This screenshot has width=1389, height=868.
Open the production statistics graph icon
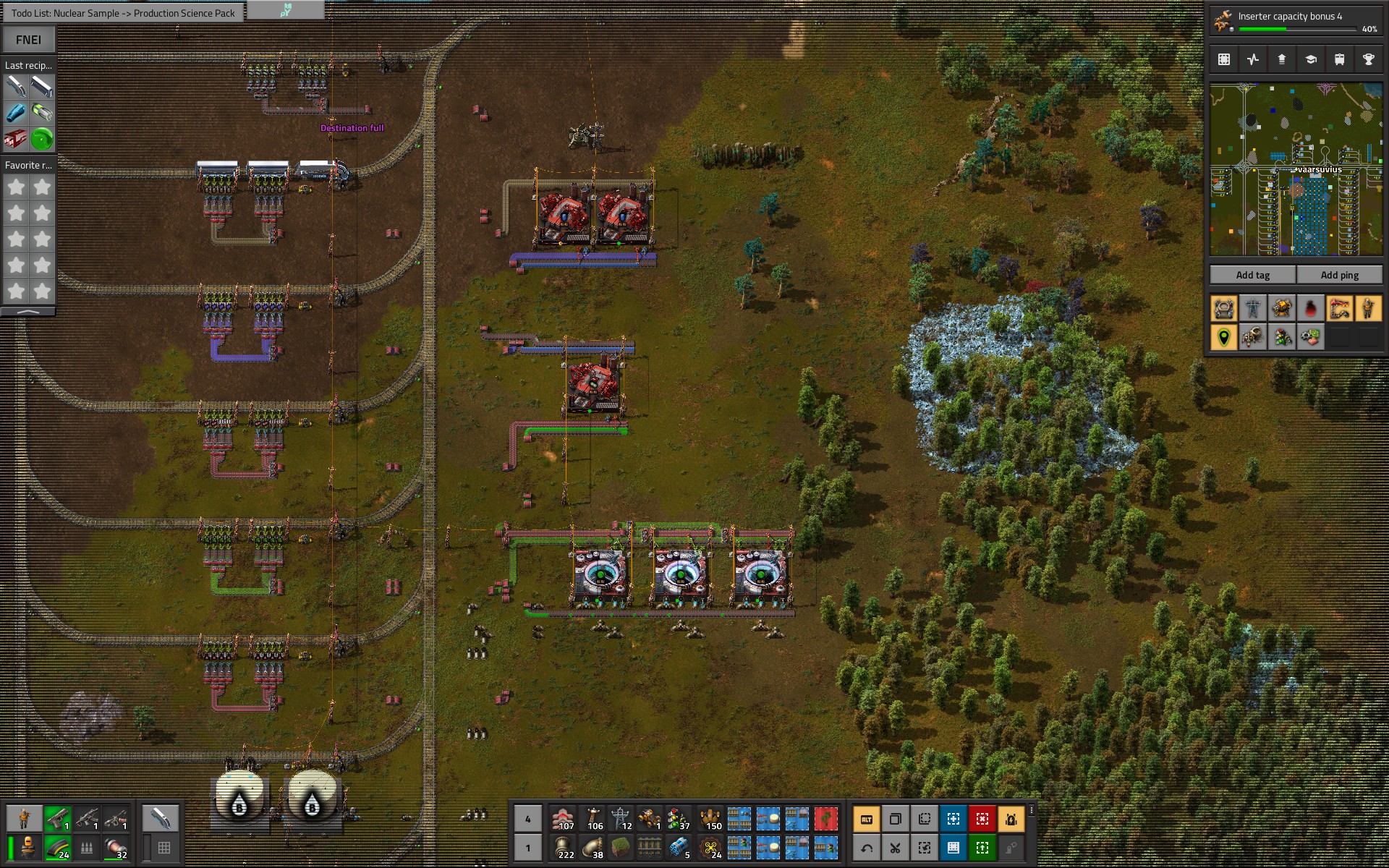click(1254, 59)
